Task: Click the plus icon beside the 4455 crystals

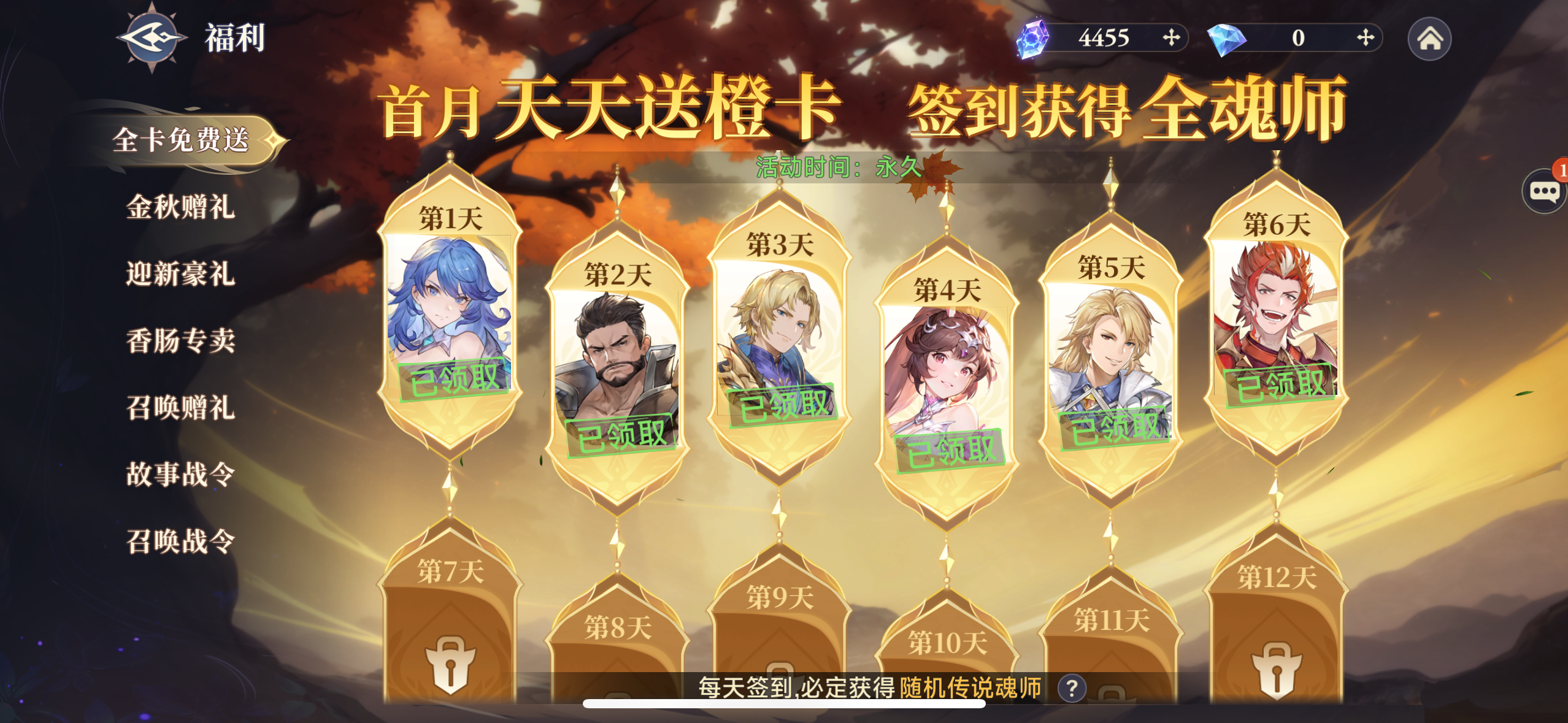Action: [x=1173, y=39]
